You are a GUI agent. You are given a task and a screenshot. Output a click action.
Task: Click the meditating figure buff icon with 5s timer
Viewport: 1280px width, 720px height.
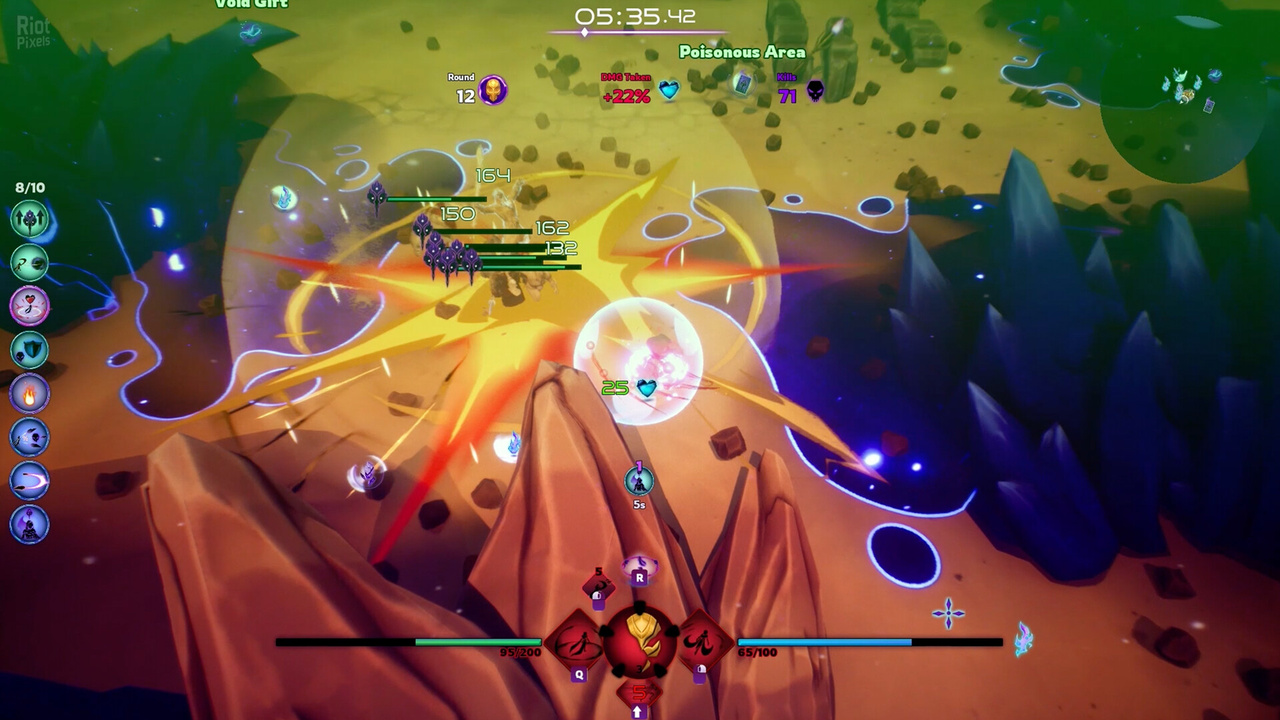pyautogui.click(x=639, y=483)
